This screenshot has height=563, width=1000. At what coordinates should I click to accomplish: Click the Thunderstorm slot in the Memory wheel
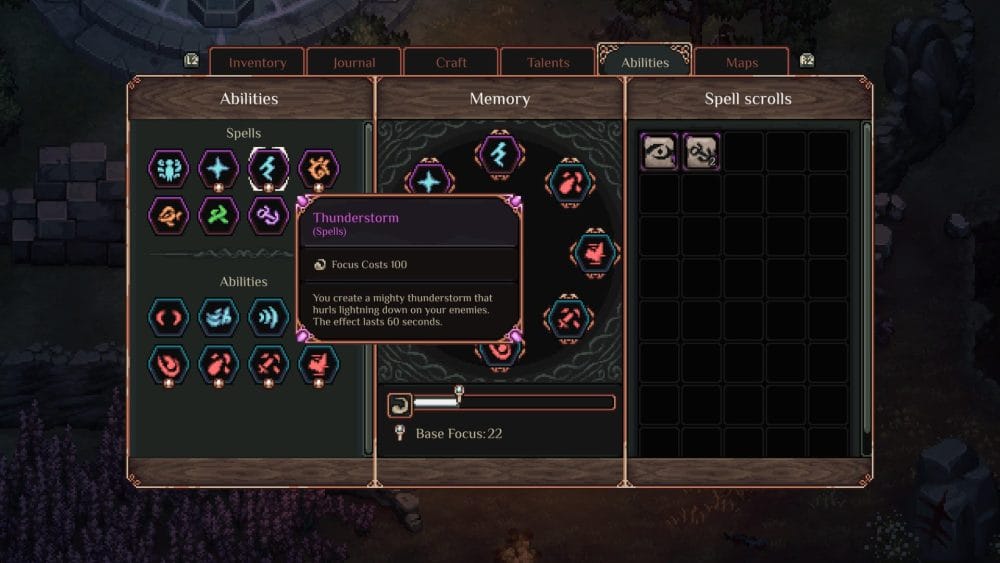tap(498, 153)
